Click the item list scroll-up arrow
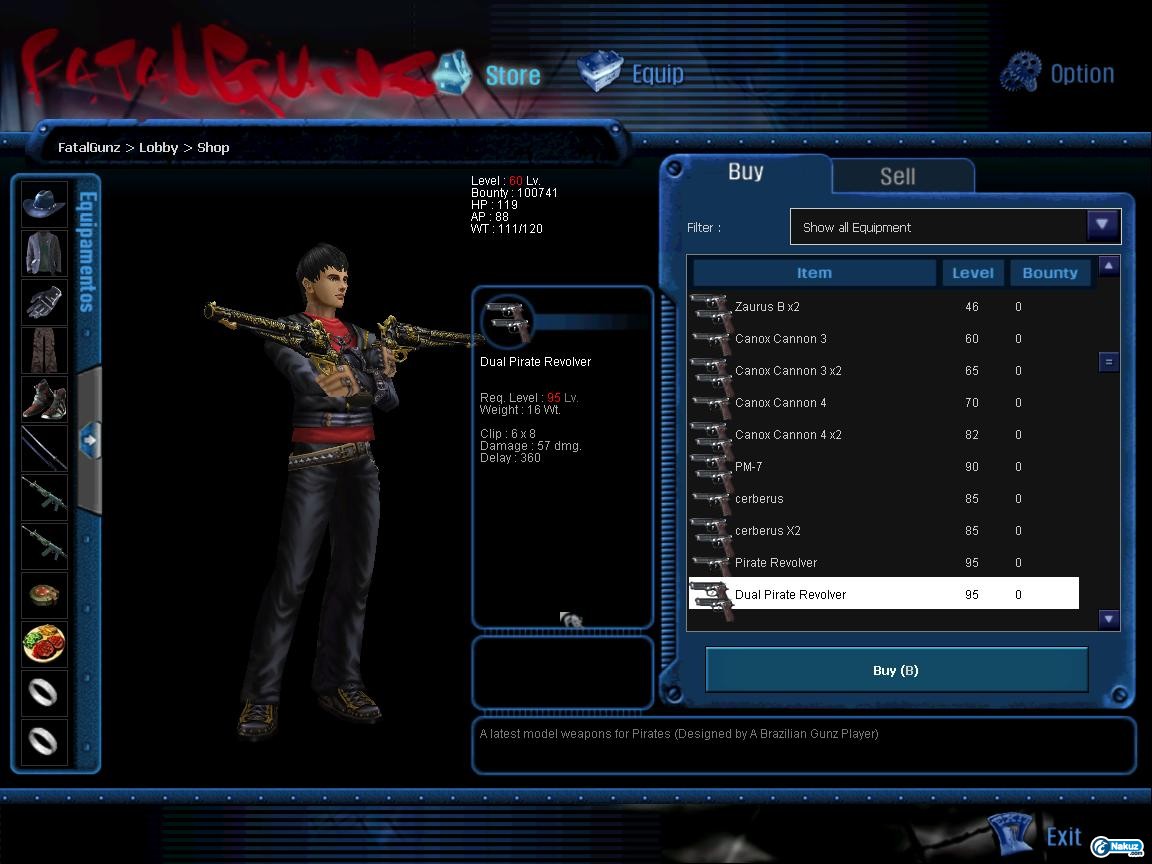This screenshot has width=1152, height=864. point(1108,266)
